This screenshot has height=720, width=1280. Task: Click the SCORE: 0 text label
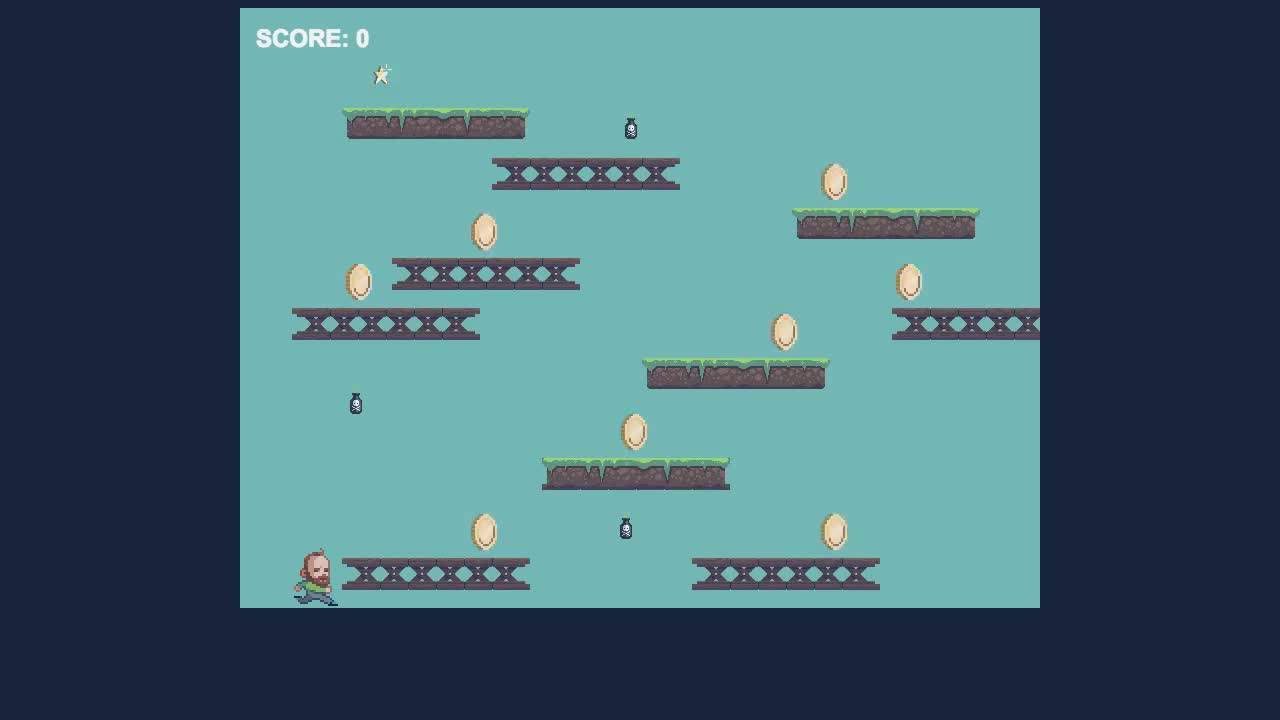(x=312, y=39)
